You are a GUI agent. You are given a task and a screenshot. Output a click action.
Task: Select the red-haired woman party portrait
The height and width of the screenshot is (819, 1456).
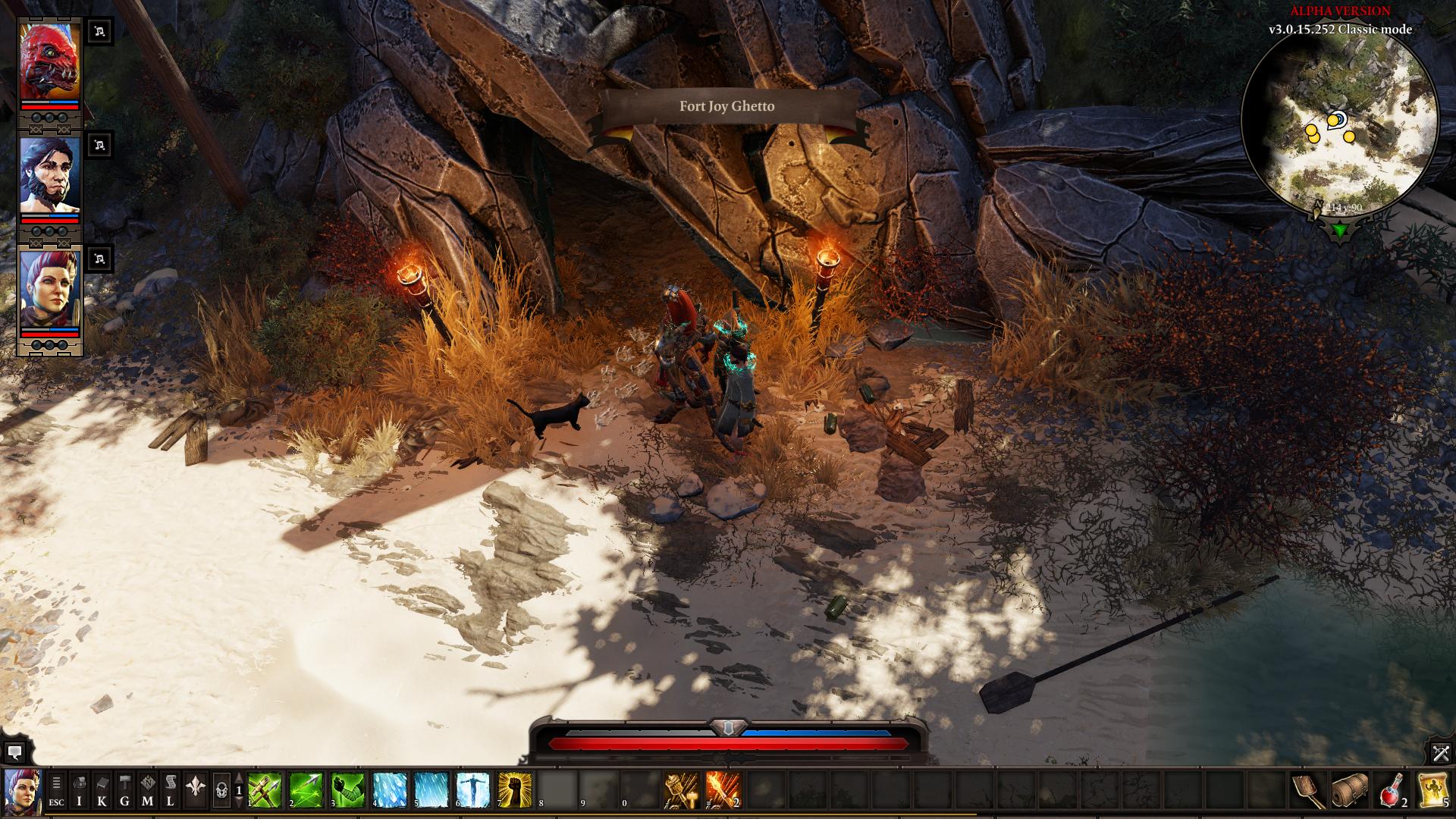[49, 289]
